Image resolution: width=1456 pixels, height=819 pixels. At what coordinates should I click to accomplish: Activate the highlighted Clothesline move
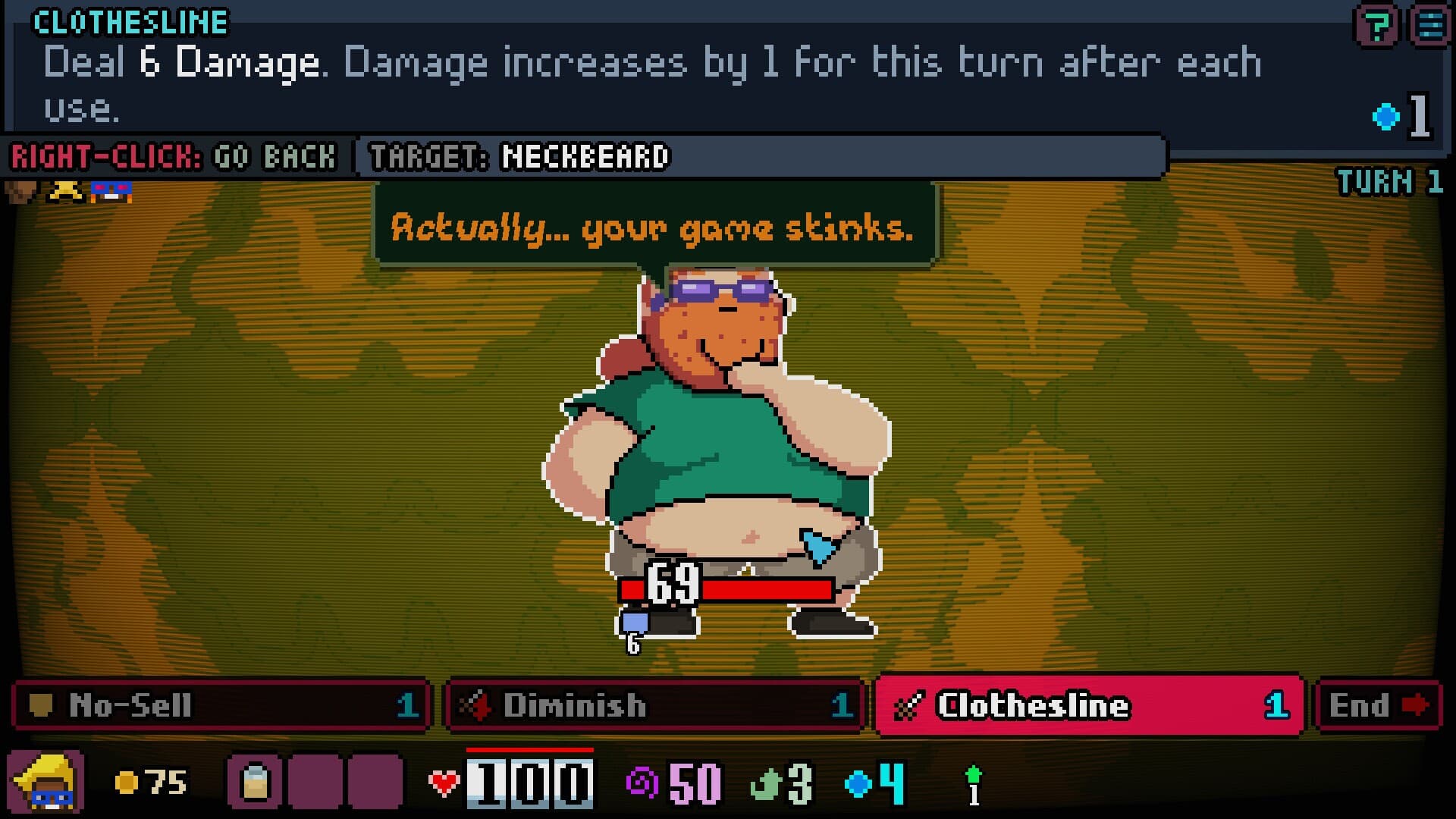tap(1088, 707)
